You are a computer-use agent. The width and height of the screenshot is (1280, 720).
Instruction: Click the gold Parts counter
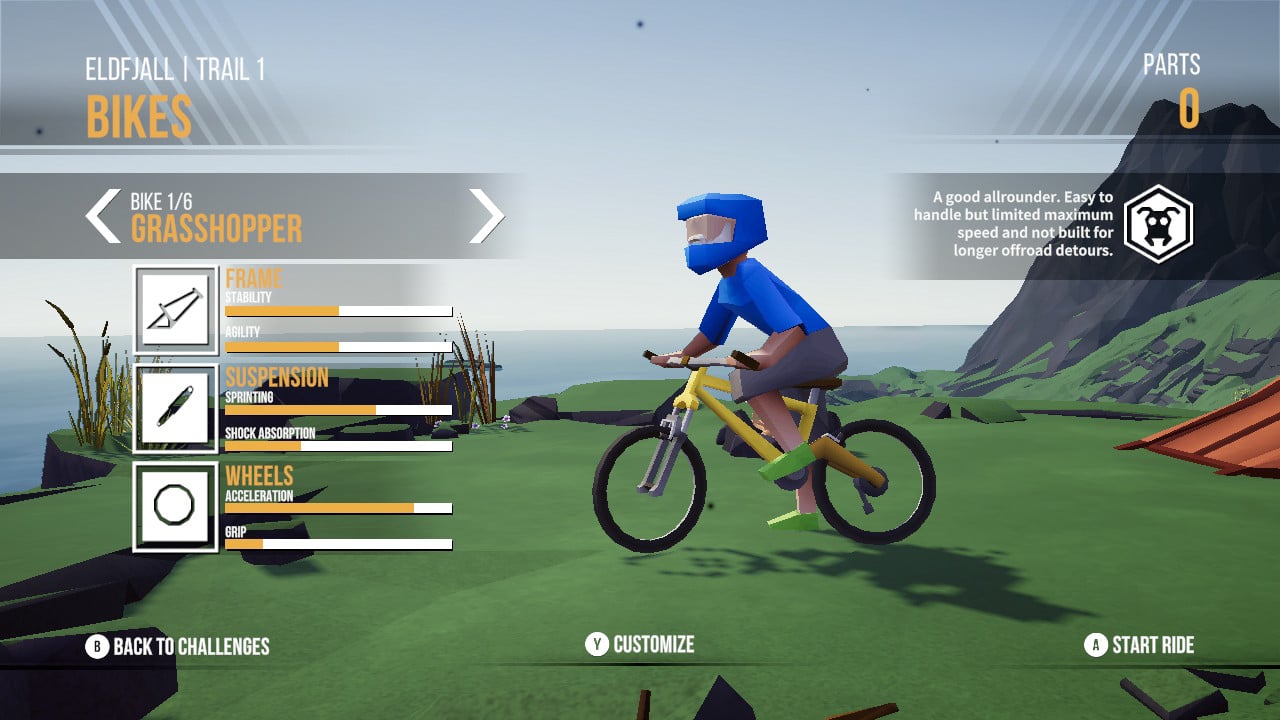coord(1189,110)
